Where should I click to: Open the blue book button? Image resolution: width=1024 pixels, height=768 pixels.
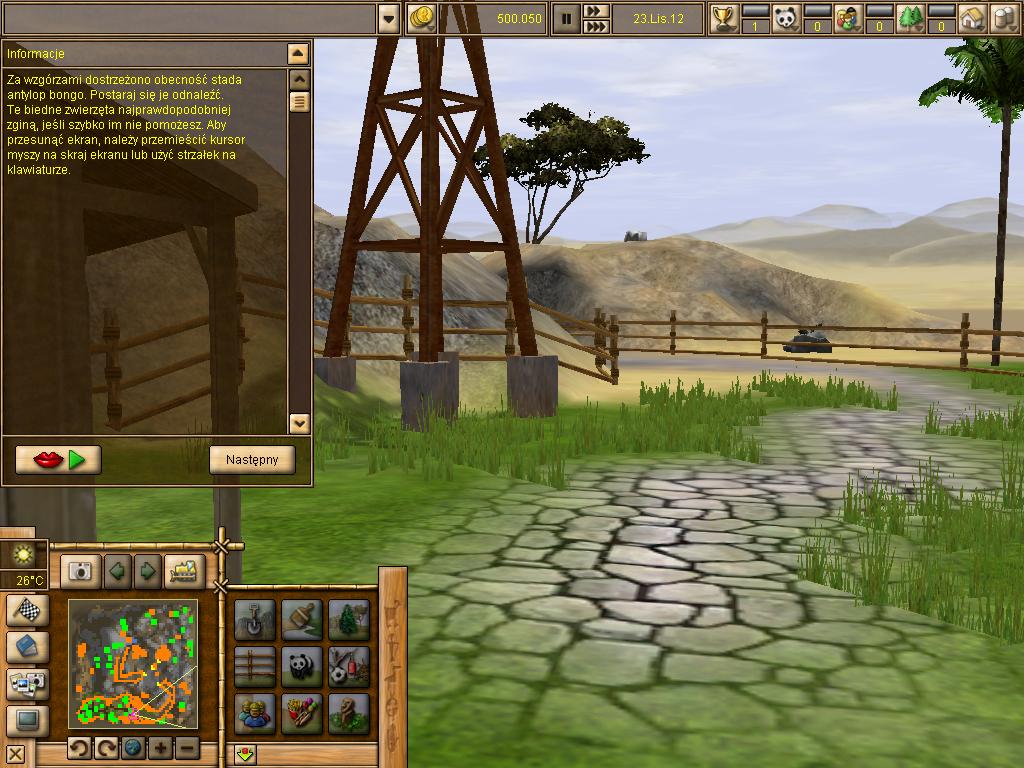click(x=28, y=646)
